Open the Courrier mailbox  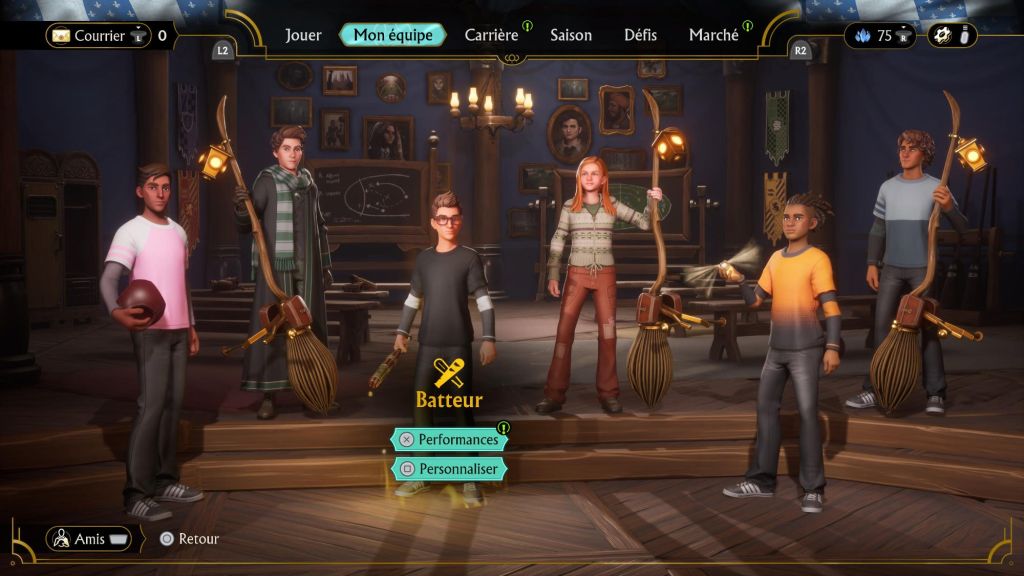coord(98,36)
